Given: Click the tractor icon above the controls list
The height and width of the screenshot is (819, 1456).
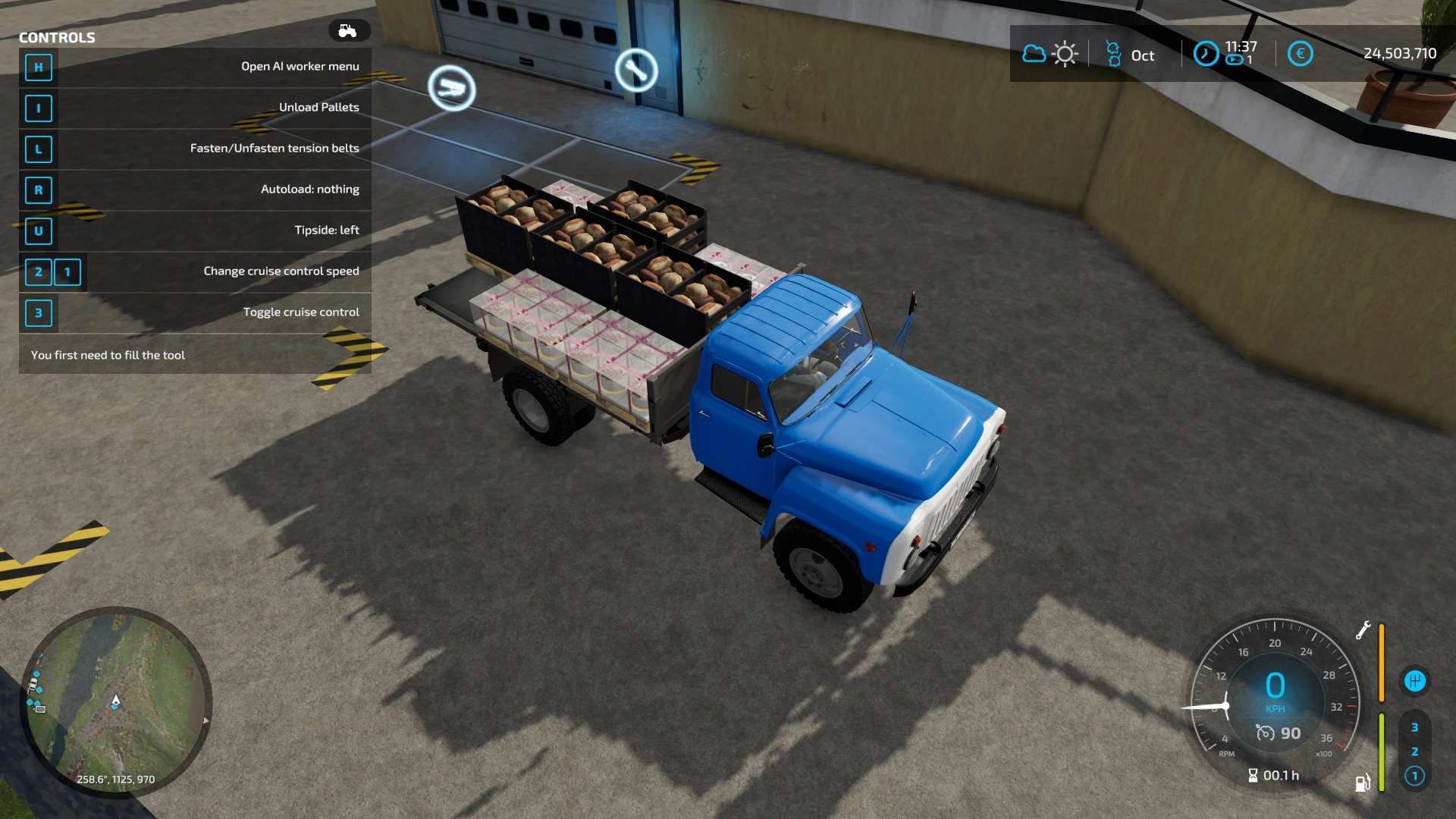Looking at the screenshot, I should point(348,31).
